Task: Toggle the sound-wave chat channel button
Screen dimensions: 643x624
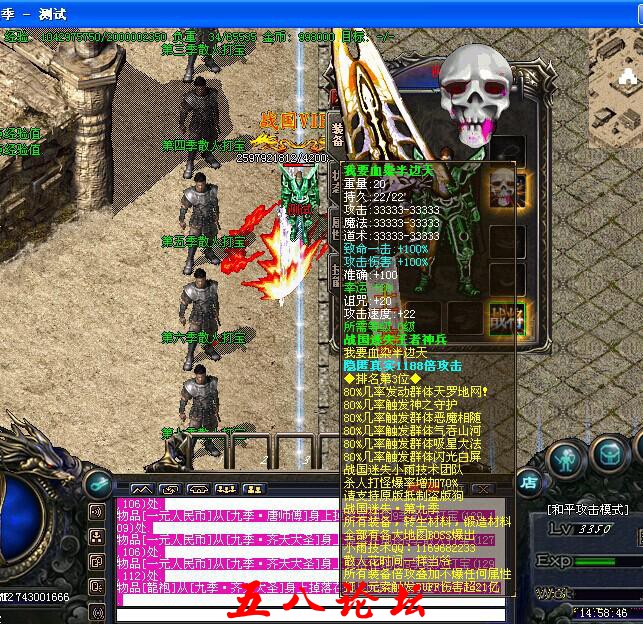Action: pyautogui.click(x=98, y=512)
